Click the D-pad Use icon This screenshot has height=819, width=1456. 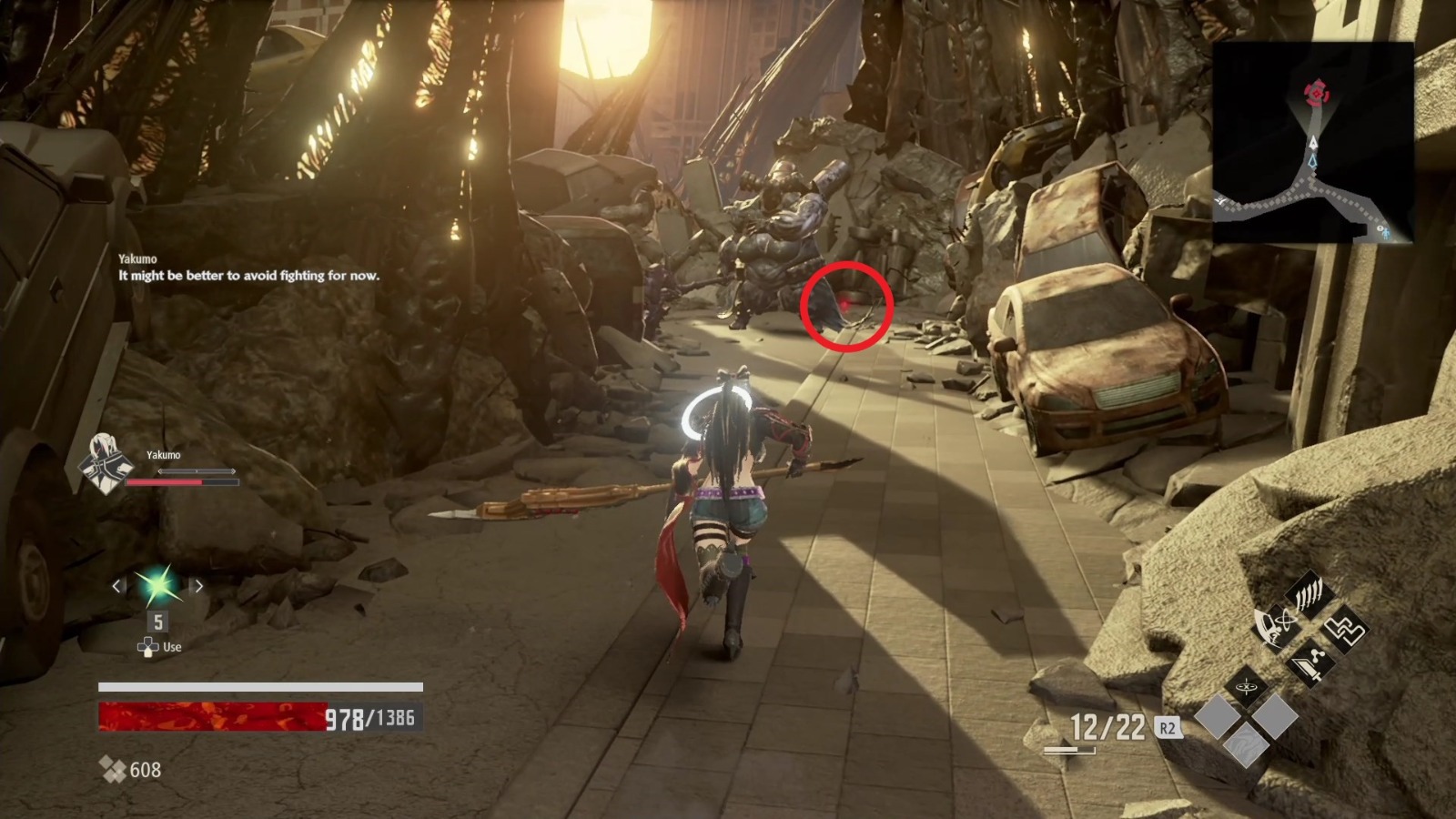(x=147, y=647)
